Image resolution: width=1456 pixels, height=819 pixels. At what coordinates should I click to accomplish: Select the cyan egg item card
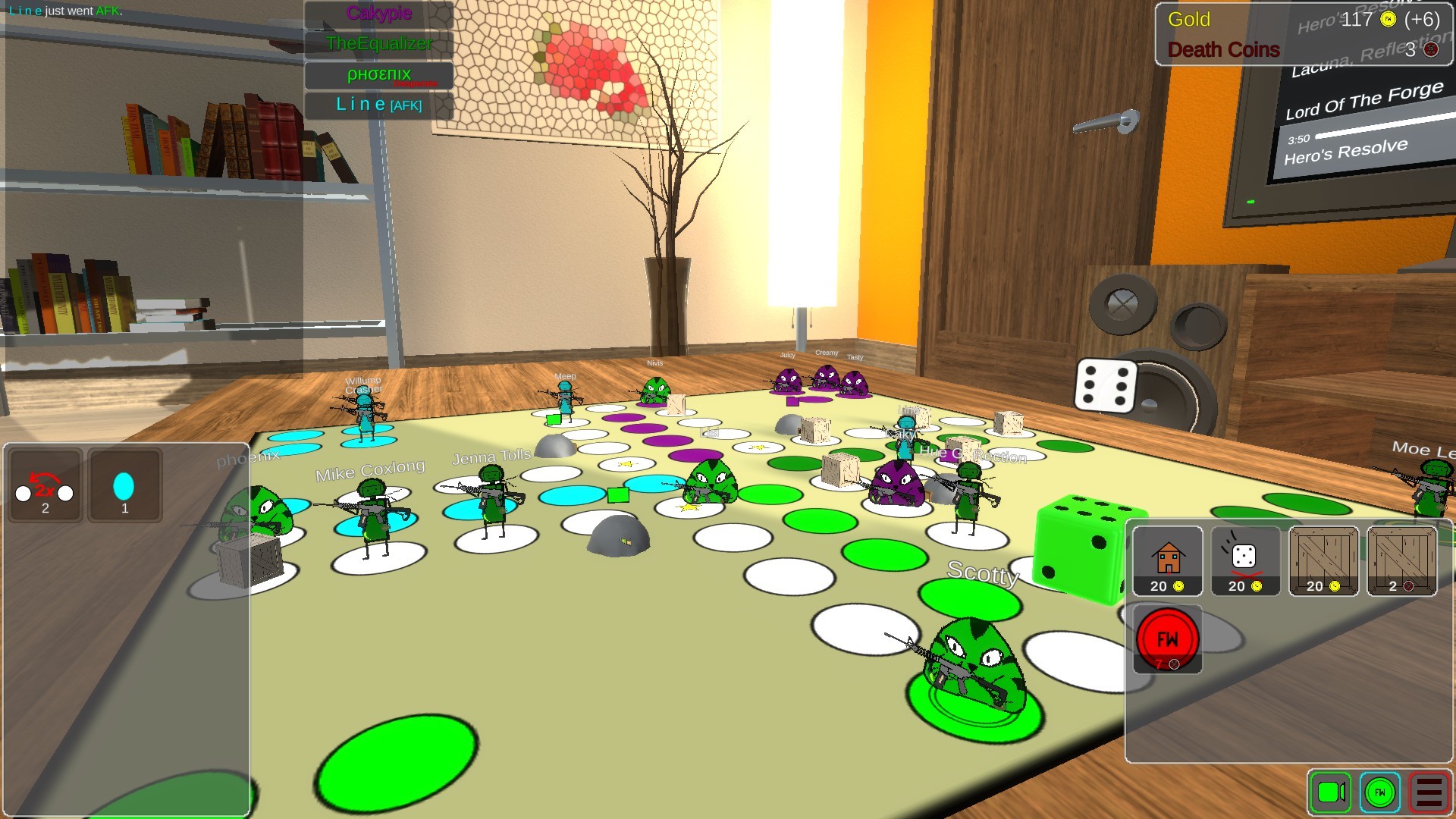coord(125,485)
